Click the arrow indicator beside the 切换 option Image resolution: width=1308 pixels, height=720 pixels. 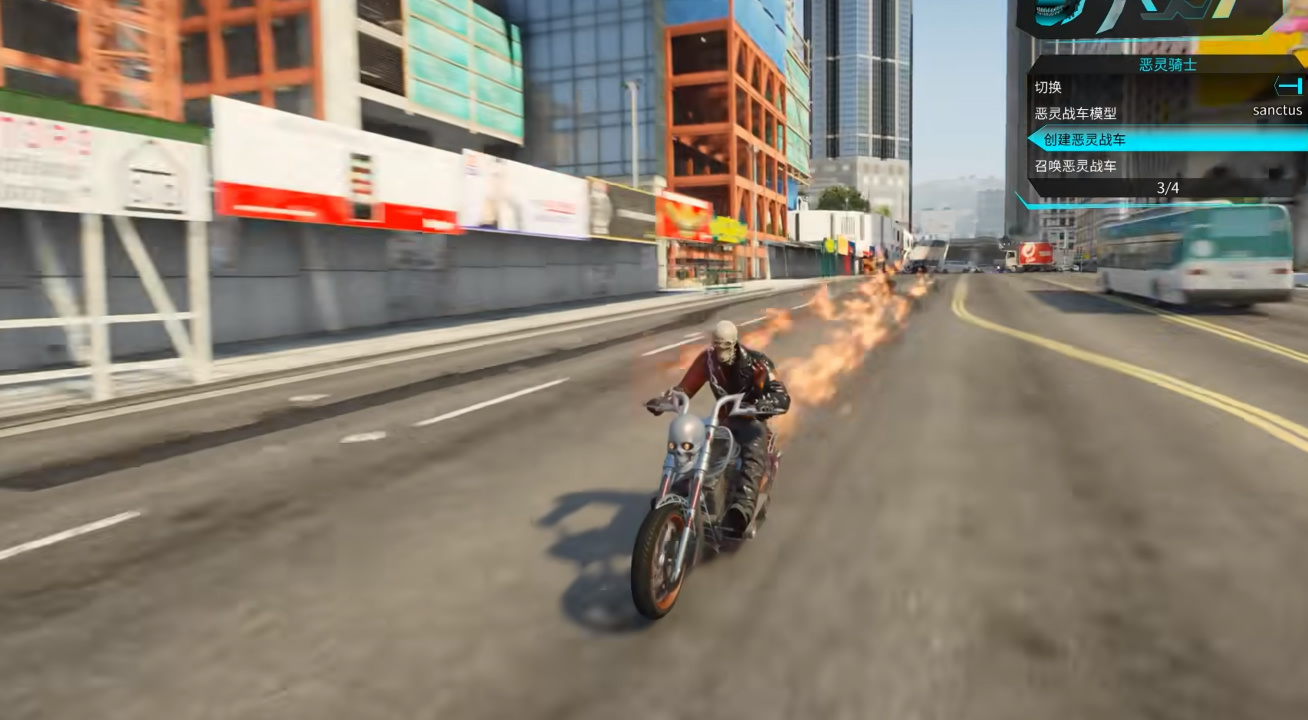click(x=1277, y=86)
